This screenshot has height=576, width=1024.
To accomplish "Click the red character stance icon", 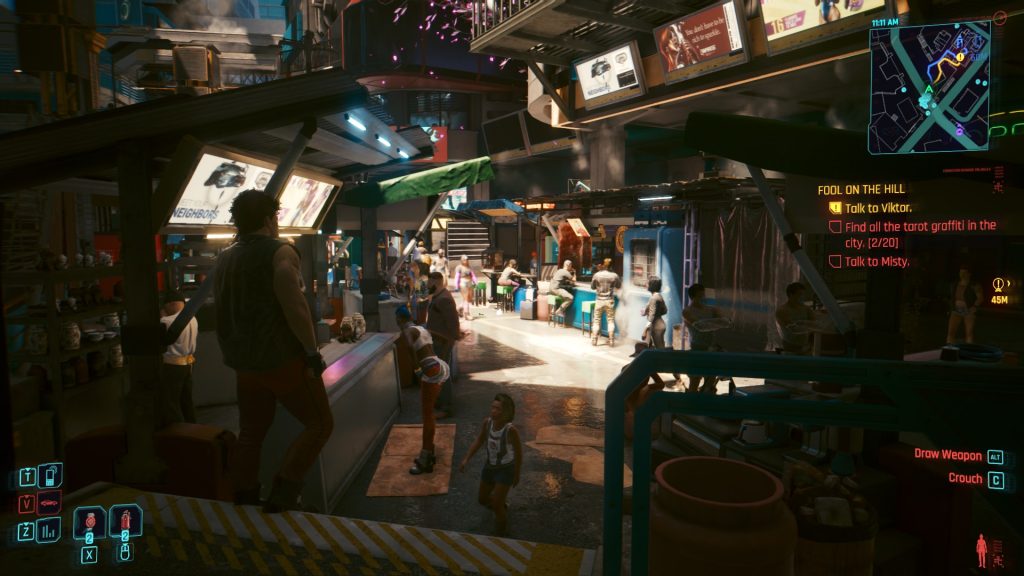I will (981, 549).
